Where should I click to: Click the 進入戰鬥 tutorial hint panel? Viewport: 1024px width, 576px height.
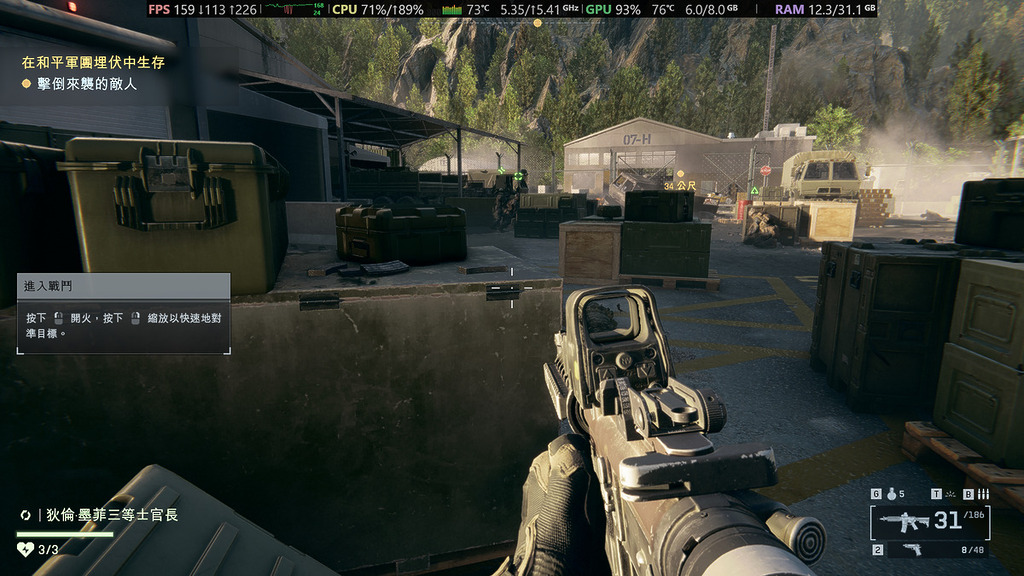pos(123,313)
